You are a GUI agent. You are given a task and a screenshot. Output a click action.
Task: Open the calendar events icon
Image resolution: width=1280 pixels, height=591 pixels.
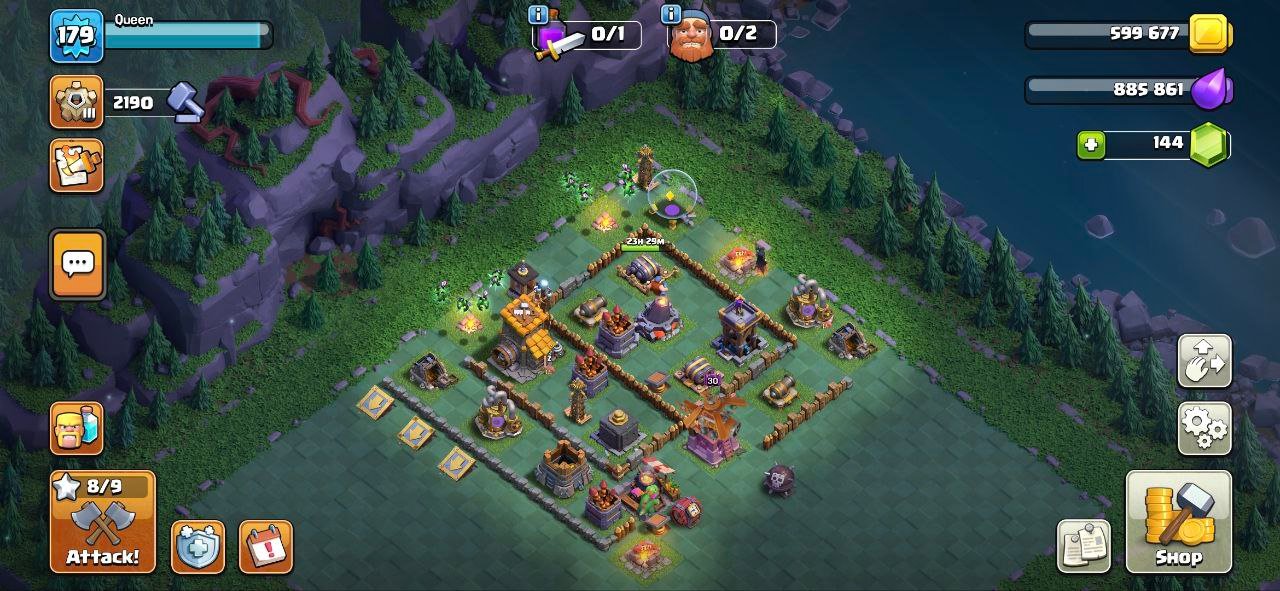265,547
